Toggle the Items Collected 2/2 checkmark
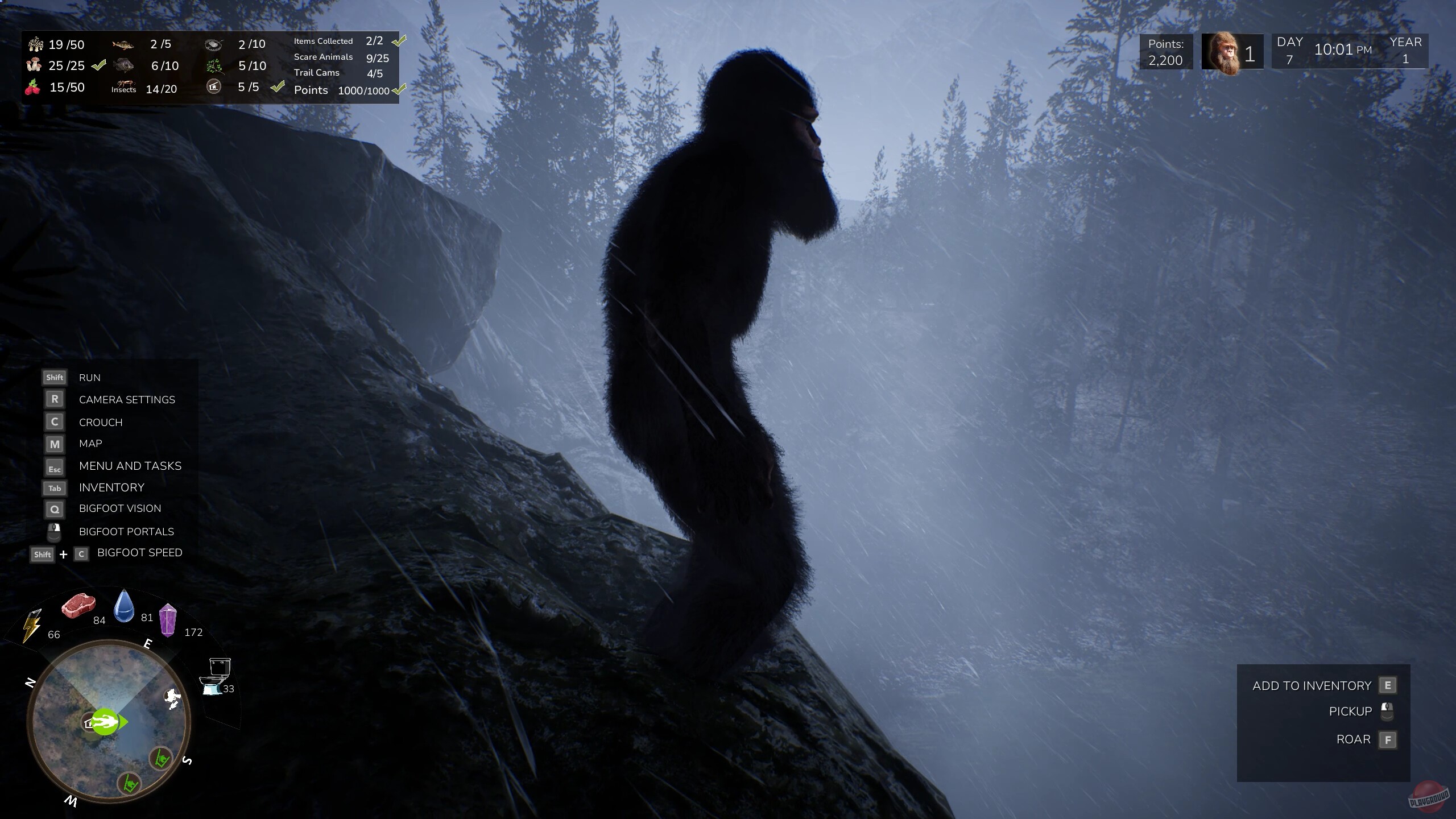This screenshot has height=819, width=1456. (398, 40)
